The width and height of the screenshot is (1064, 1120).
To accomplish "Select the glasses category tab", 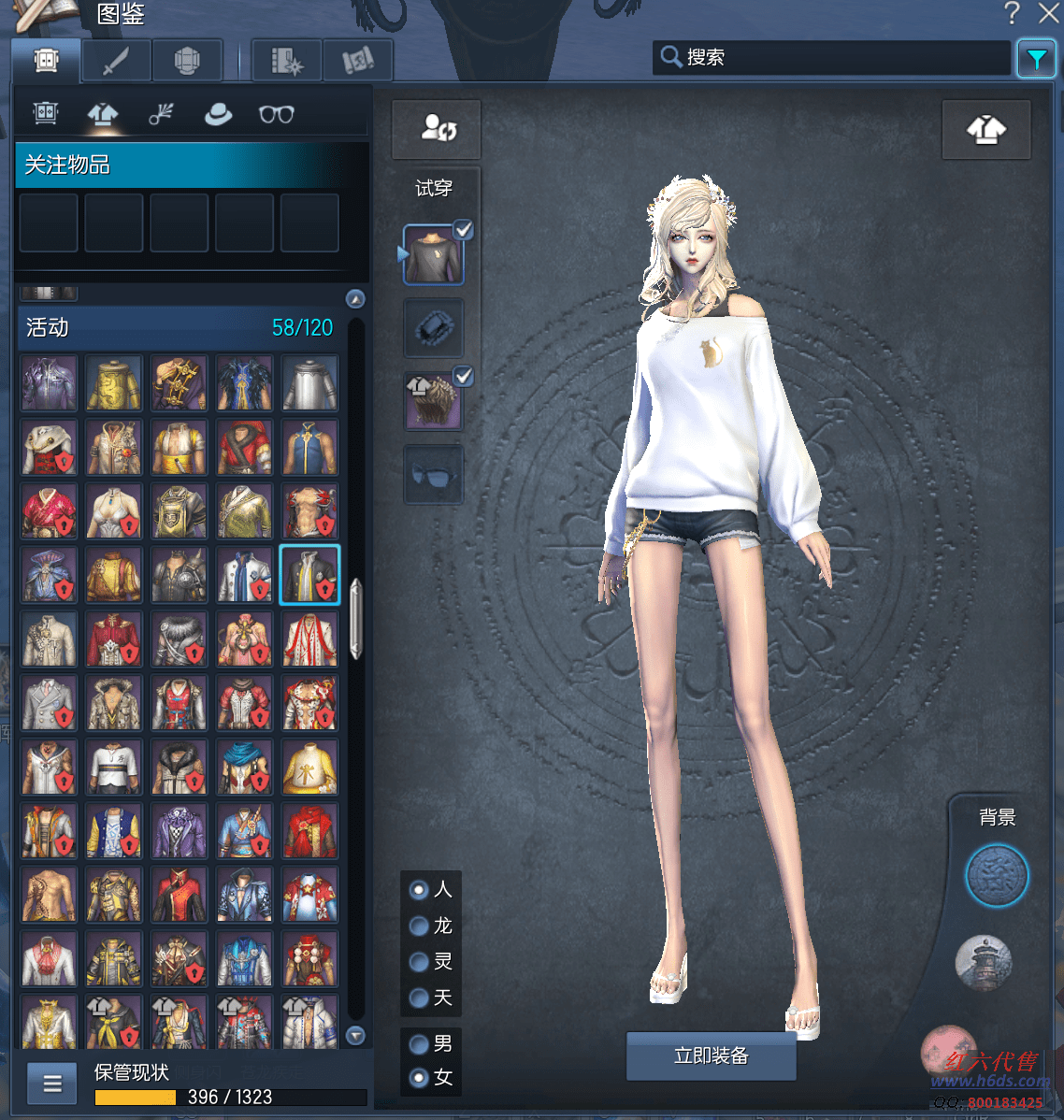I will [x=276, y=114].
